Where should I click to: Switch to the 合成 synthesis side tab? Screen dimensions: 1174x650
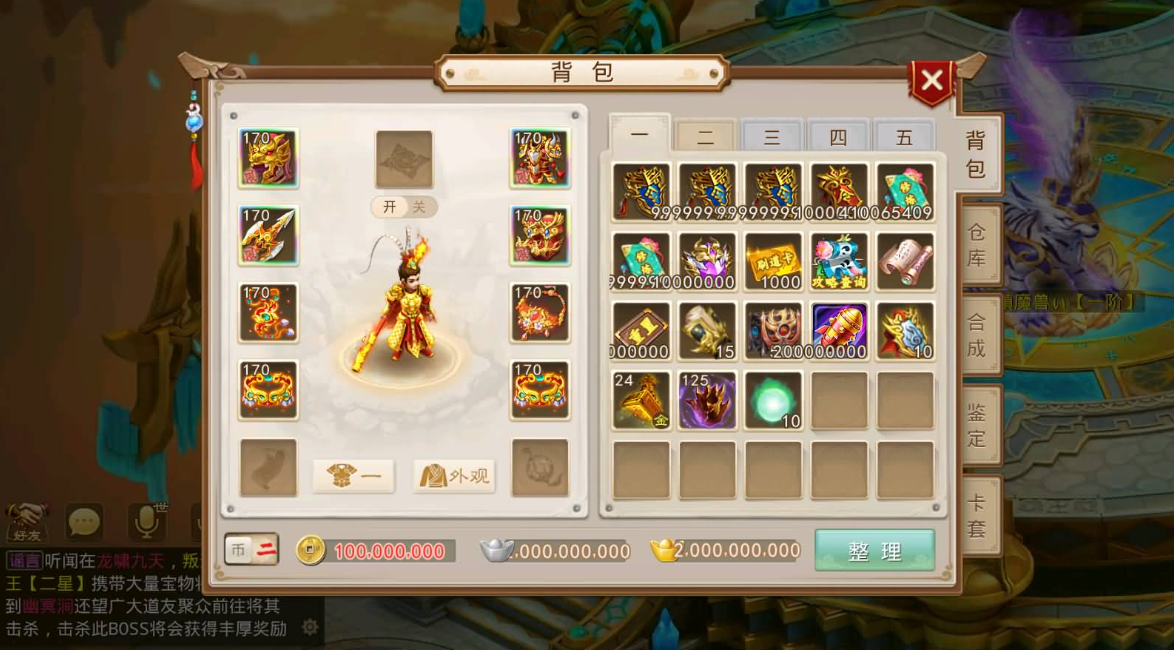976,336
